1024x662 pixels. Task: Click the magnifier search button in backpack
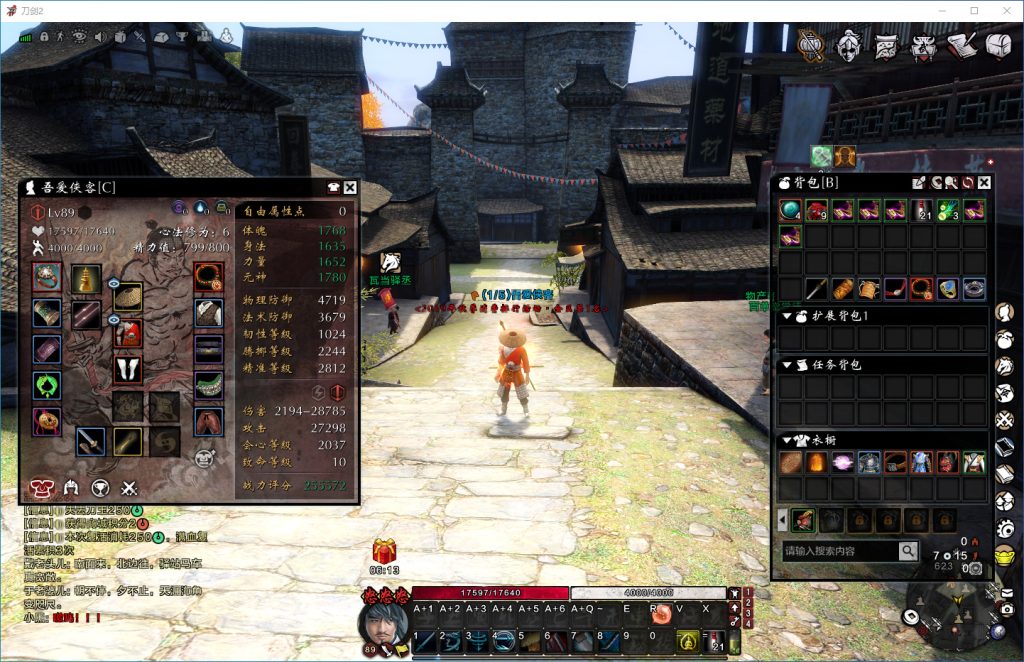(x=907, y=551)
